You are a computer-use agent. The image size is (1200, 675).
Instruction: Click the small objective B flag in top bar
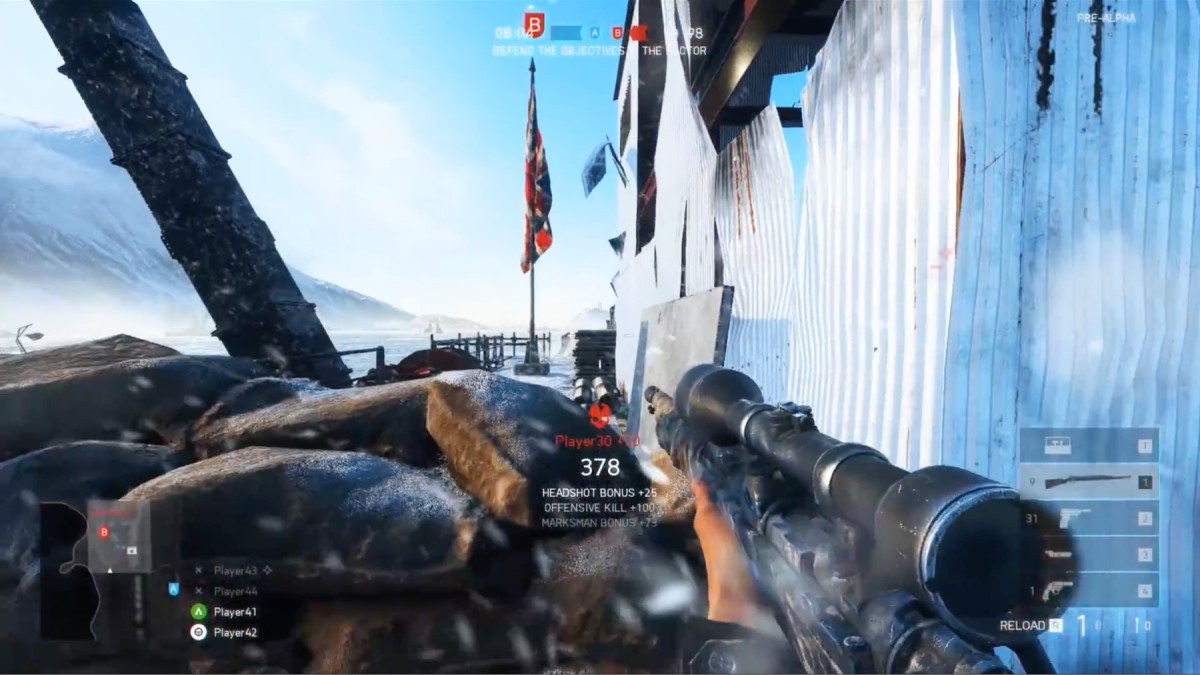point(618,33)
